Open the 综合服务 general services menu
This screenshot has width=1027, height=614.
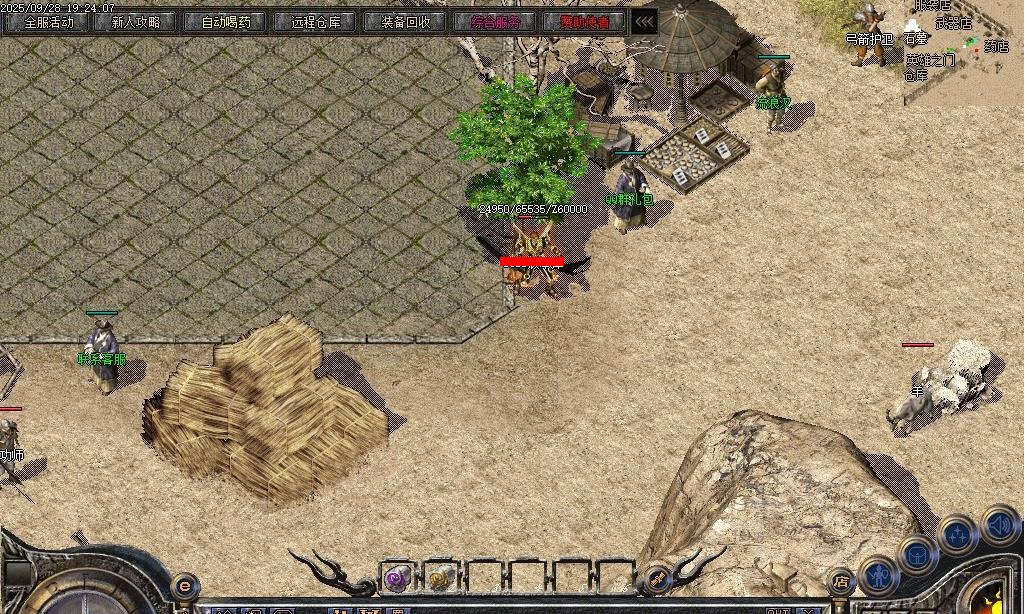coord(495,22)
